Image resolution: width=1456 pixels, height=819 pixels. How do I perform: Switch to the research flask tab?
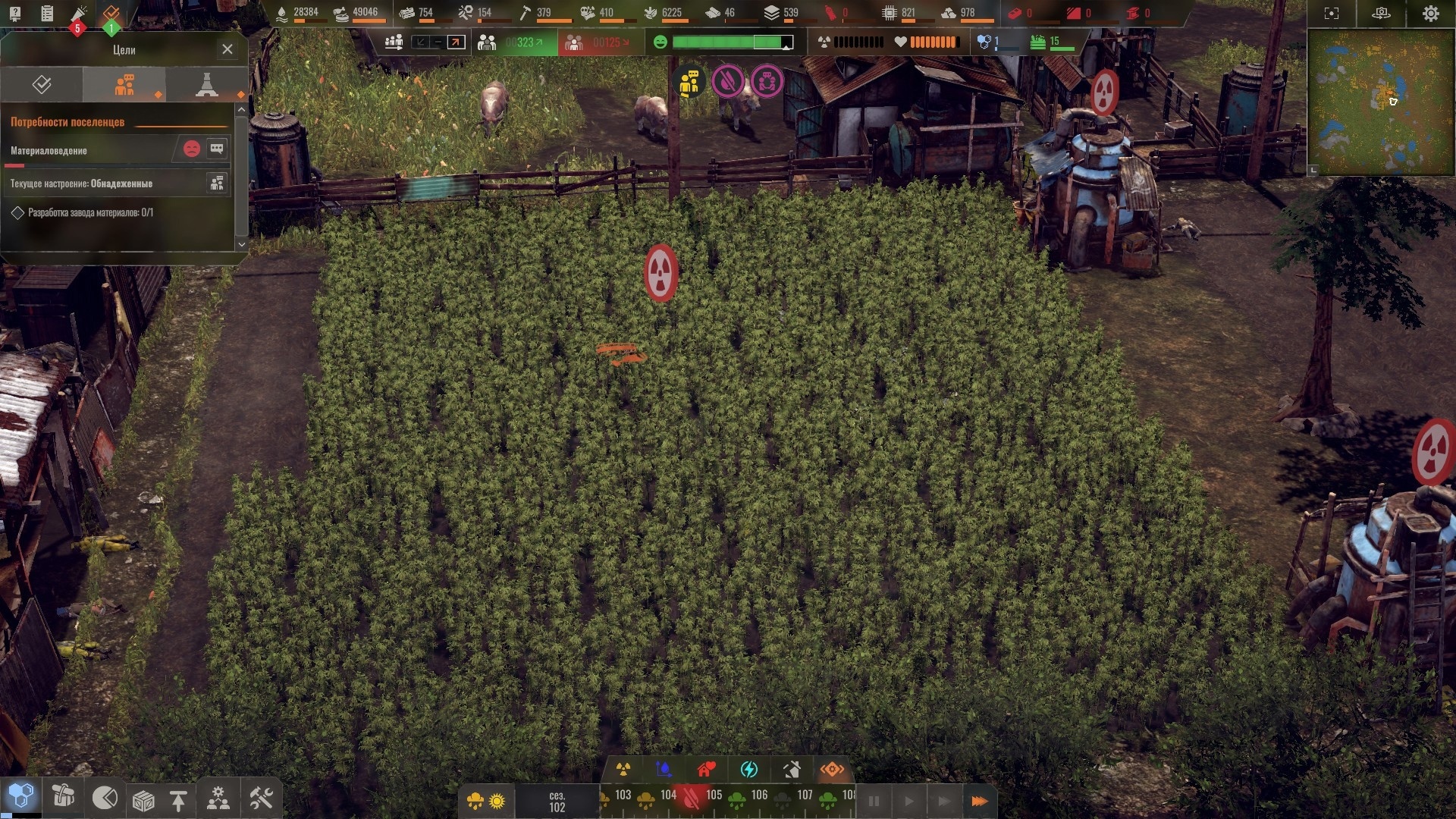(x=206, y=84)
